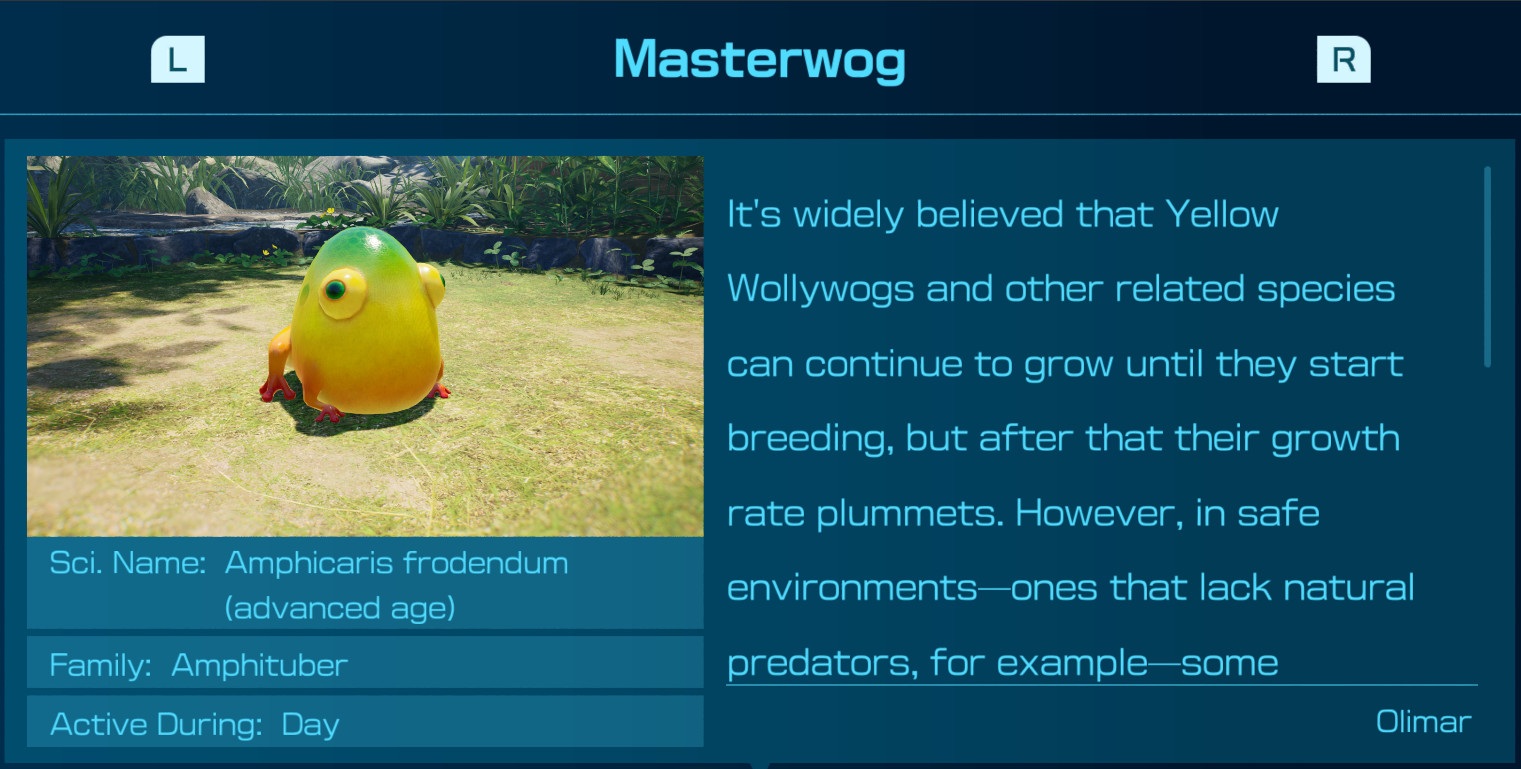Click the Masterwog creature photo
Screen dimensions: 1521x769
[365, 345]
